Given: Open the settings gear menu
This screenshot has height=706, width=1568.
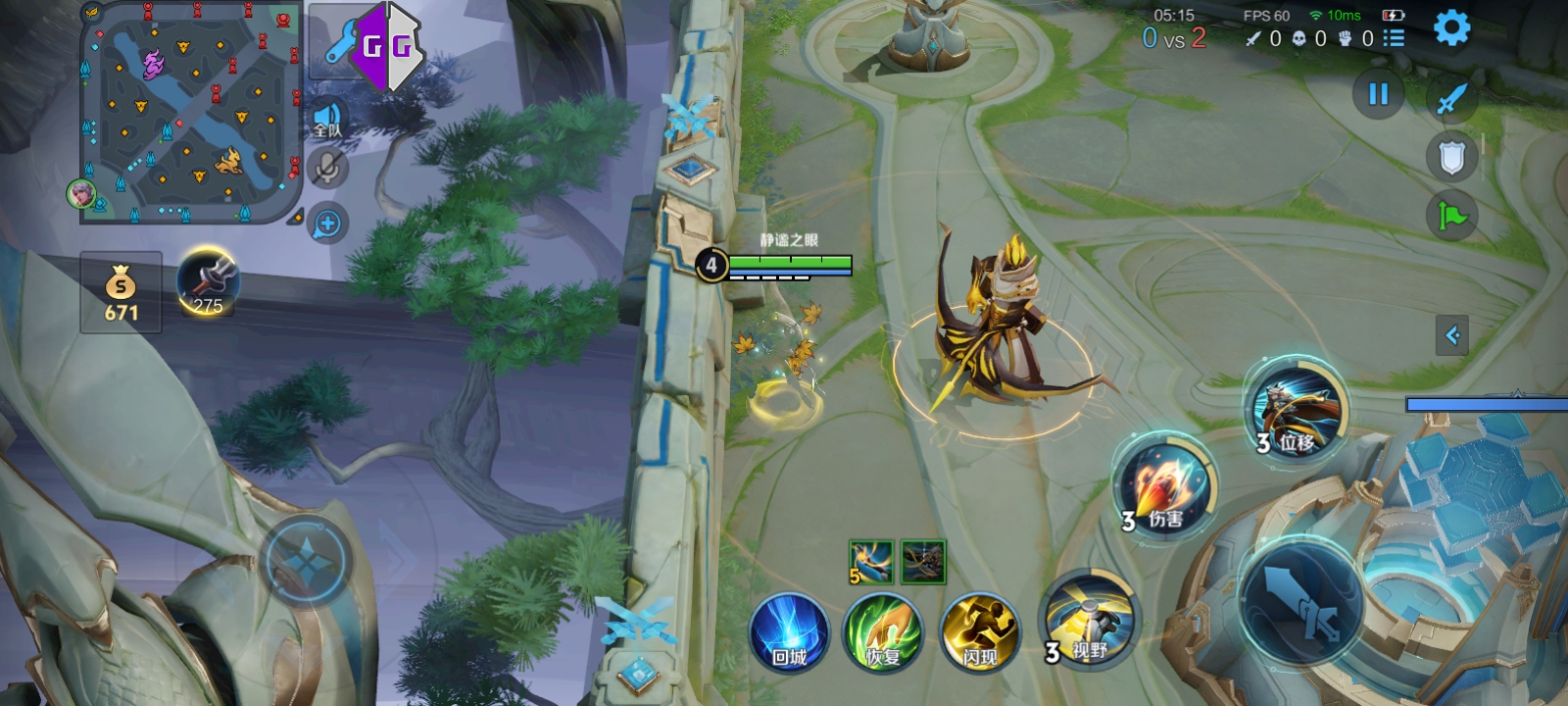Looking at the screenshot, I should (1451, 28).
